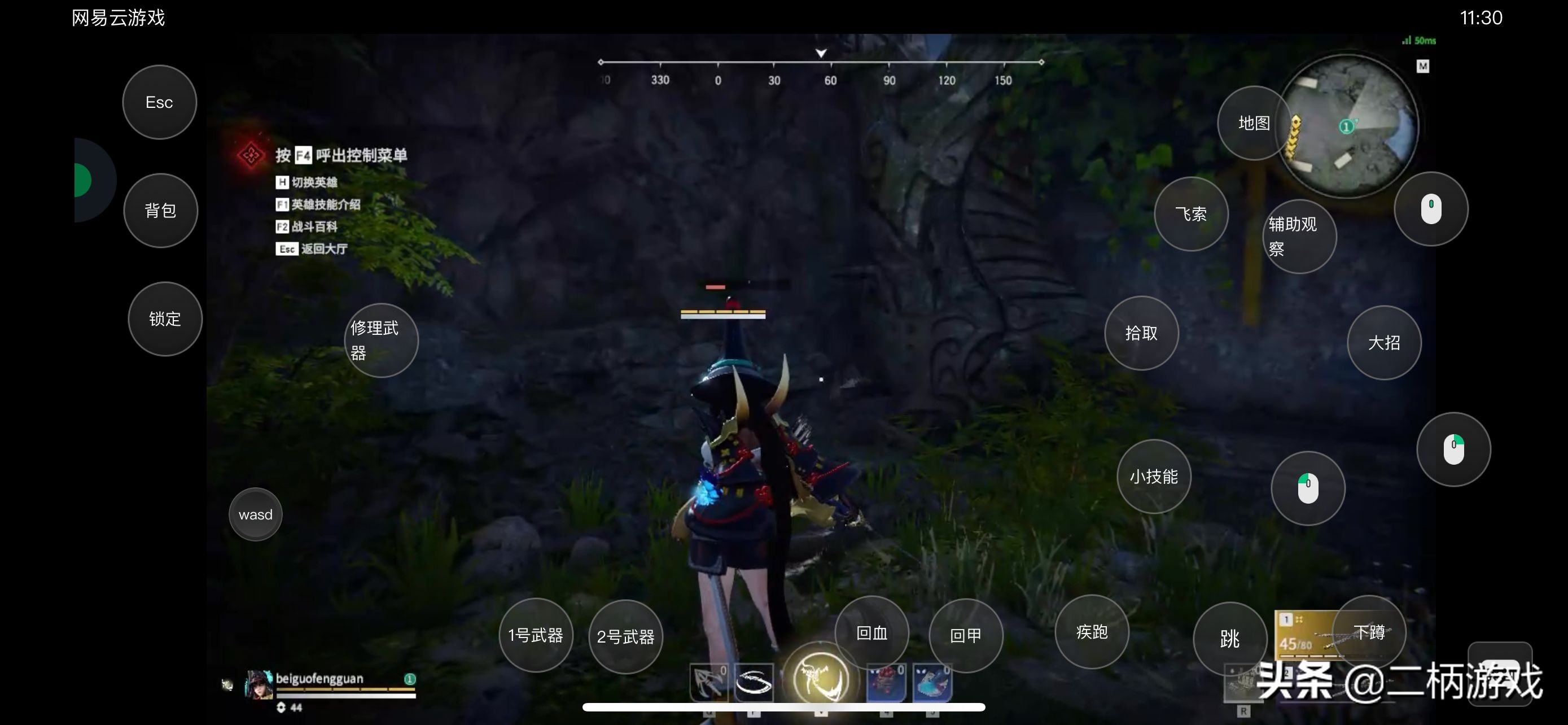Switch to 2号武器
Viewport: 1568px width, 725px height.
625,637
